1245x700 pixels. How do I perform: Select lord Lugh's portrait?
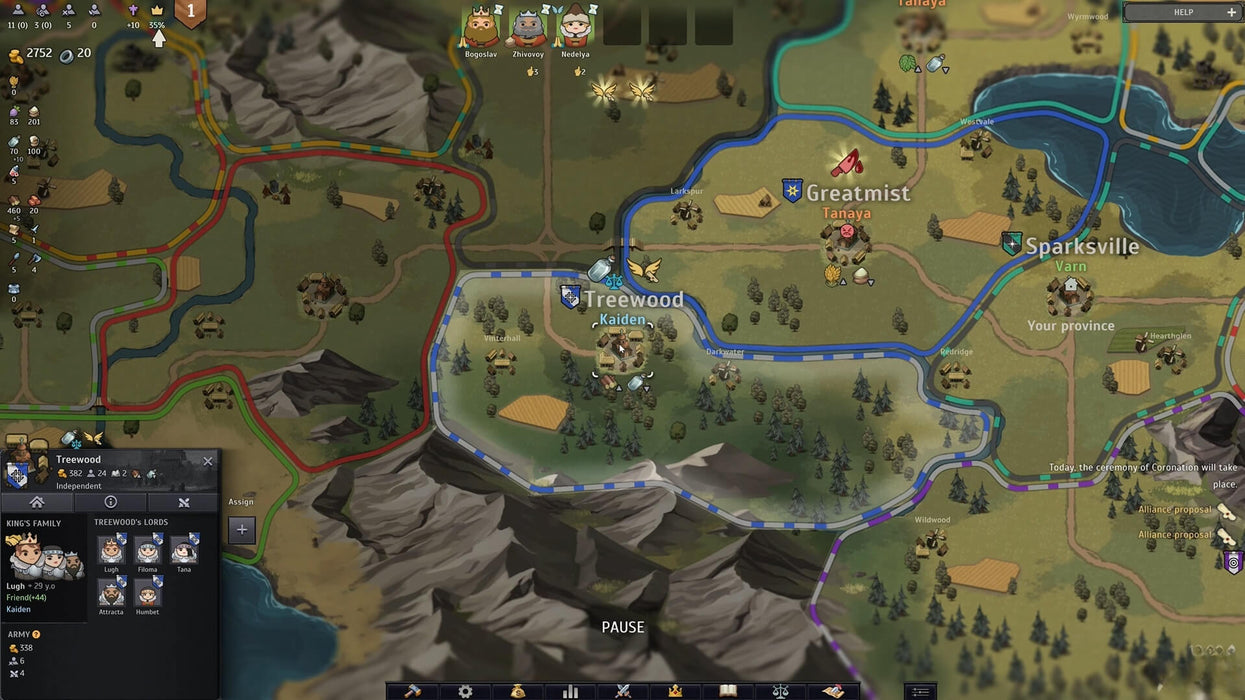111,550
